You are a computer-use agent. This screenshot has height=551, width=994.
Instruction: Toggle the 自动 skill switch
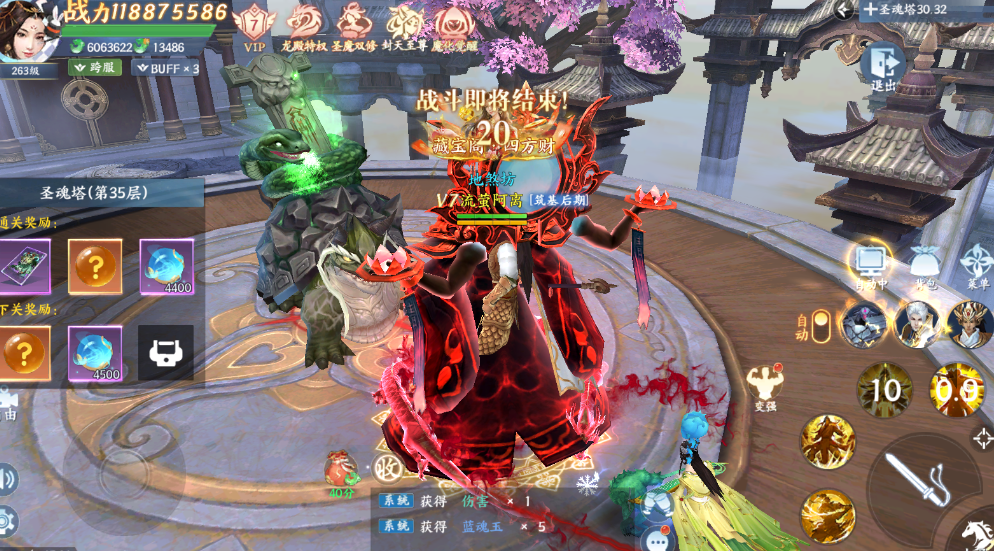click(821, 326)
